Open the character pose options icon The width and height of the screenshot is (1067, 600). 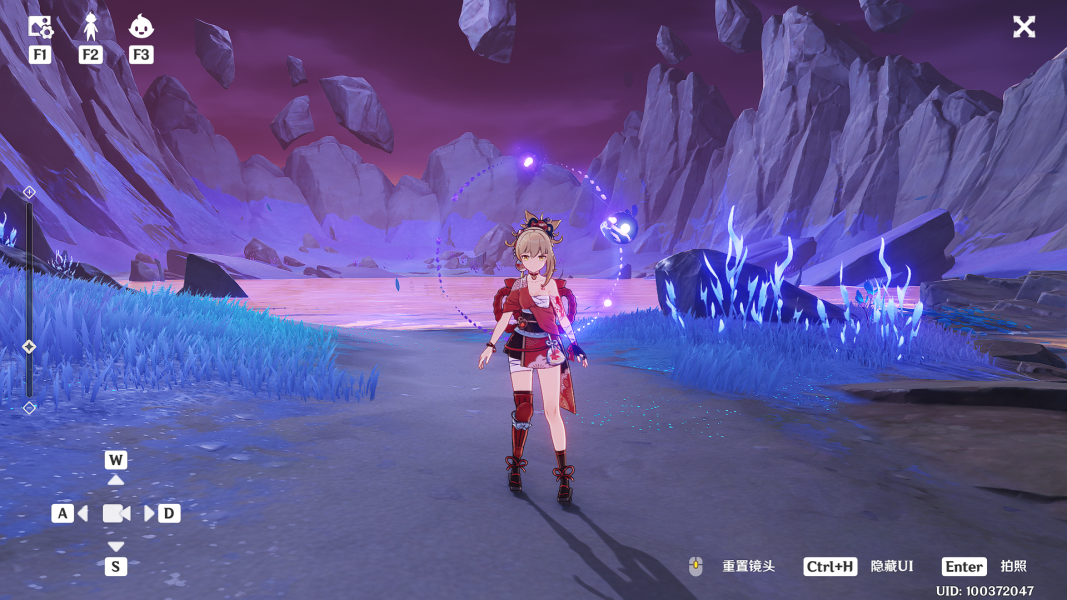pyautogui.click(x=91, y=27)
